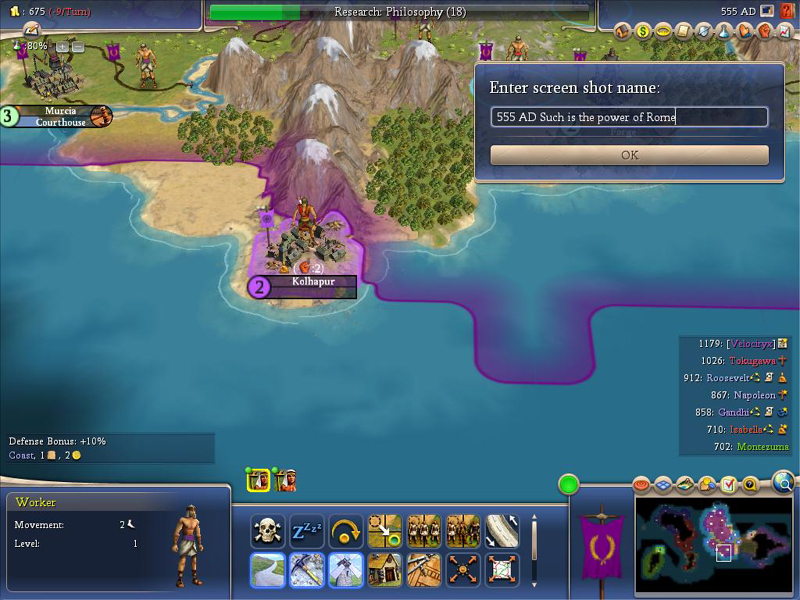Confirm screenshot name with OK

point(629,155)
